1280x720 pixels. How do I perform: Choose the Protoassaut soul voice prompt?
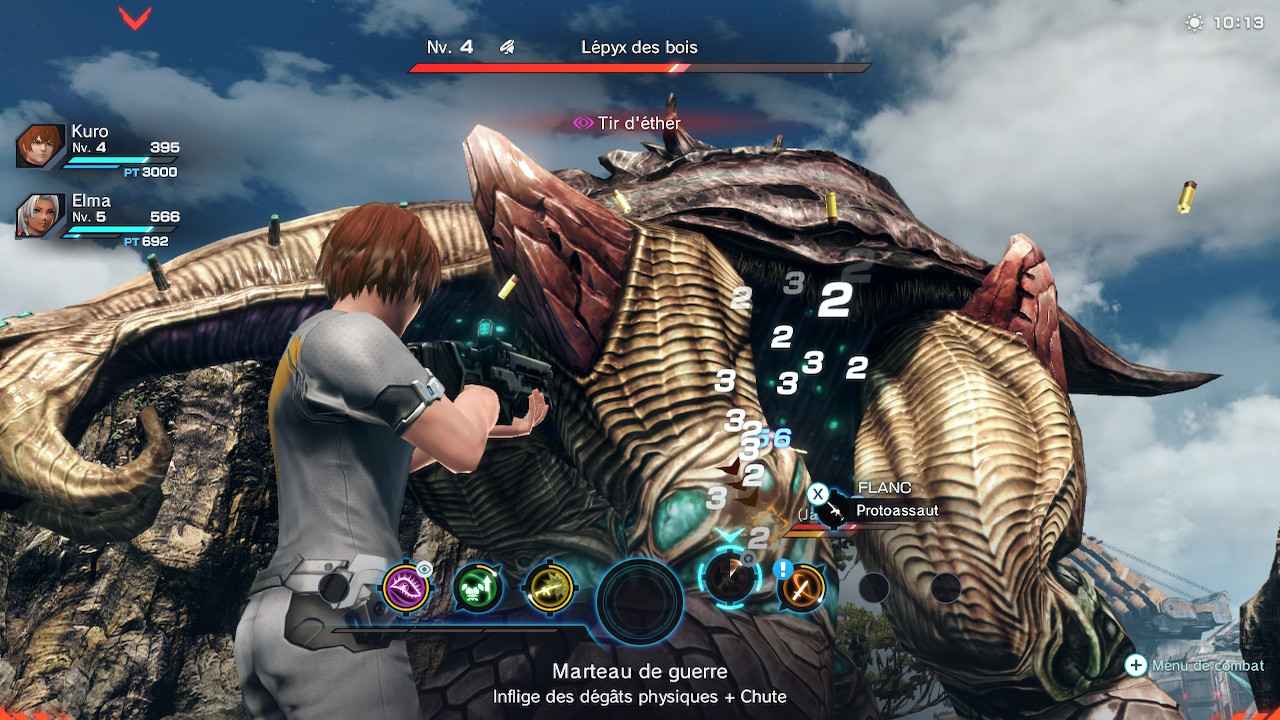pyautogui.click(x=882, y=510)
